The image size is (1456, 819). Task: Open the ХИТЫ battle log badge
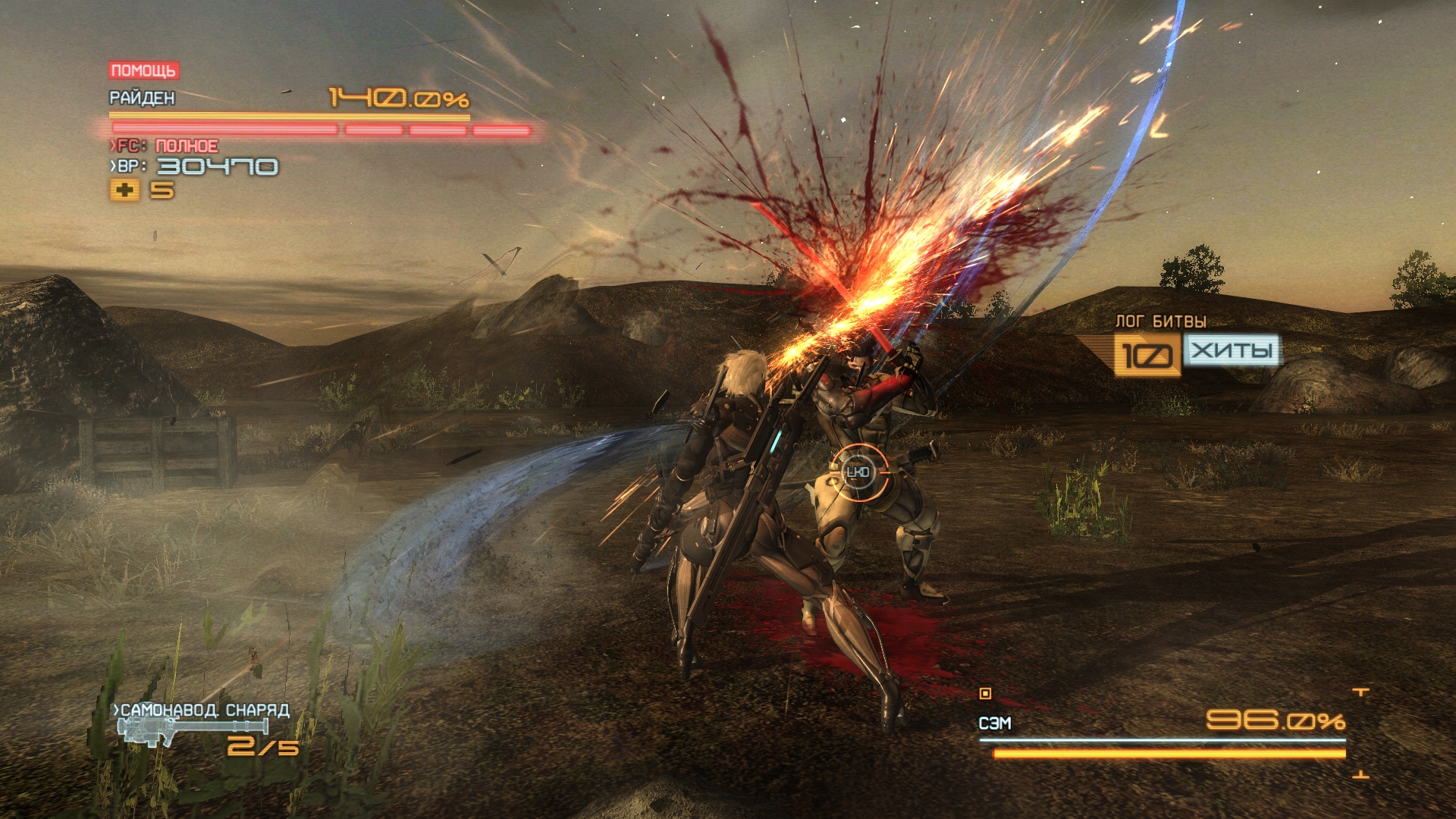[1232, 351]
